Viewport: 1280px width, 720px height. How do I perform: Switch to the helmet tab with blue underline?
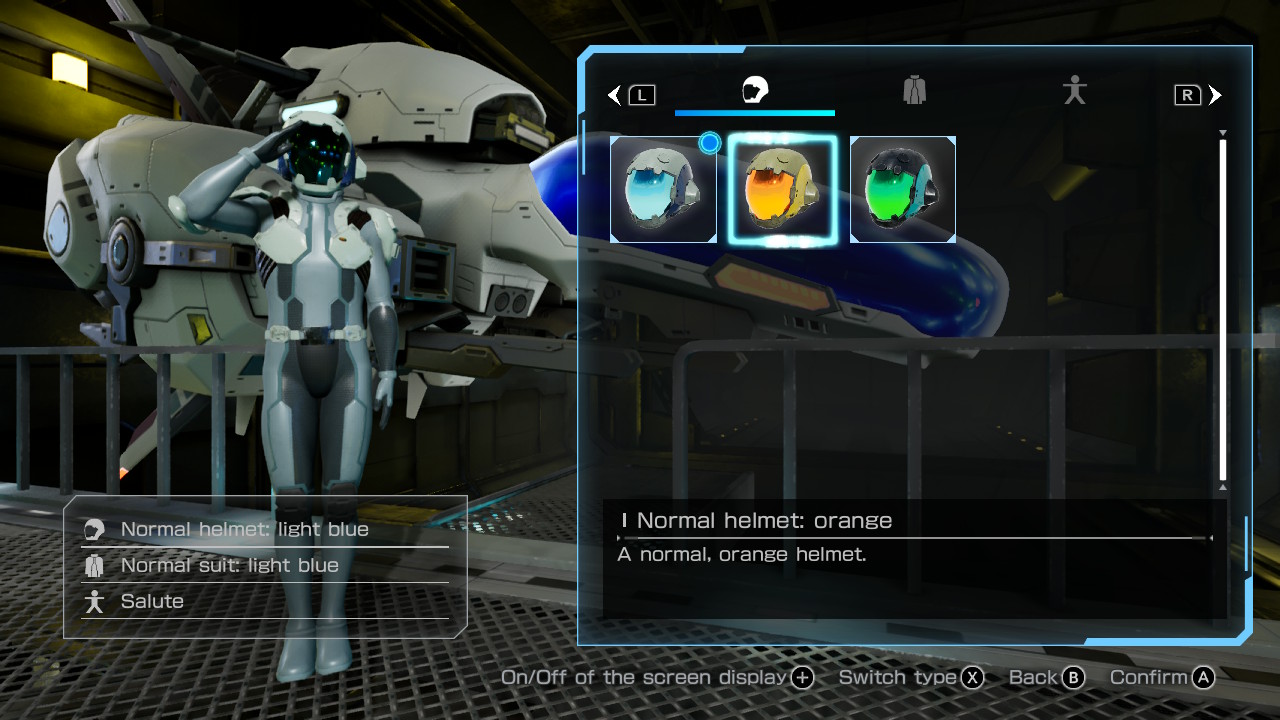tap(755, 90)
